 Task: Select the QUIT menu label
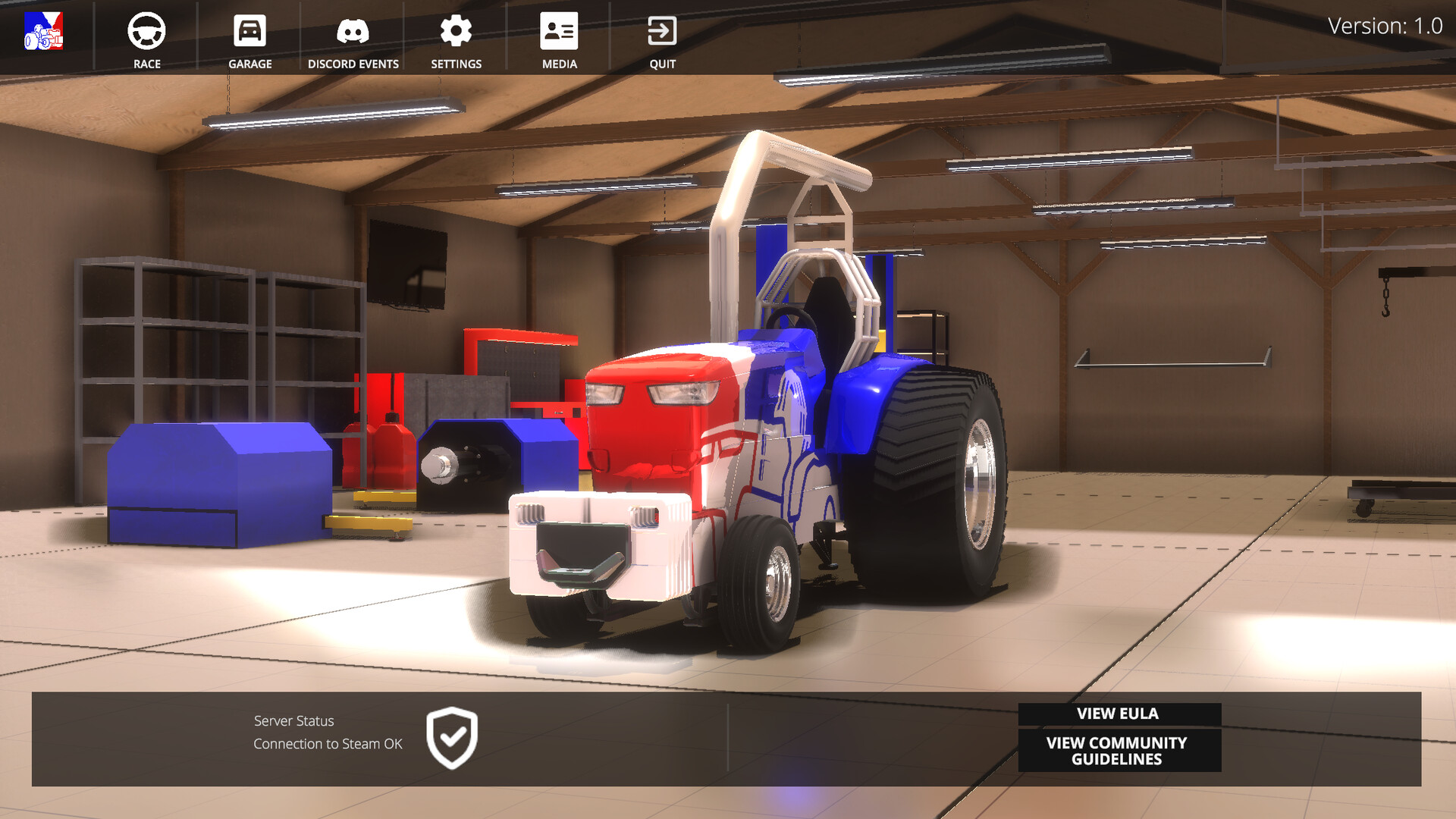pyautogui.click(x=661, y=64)
